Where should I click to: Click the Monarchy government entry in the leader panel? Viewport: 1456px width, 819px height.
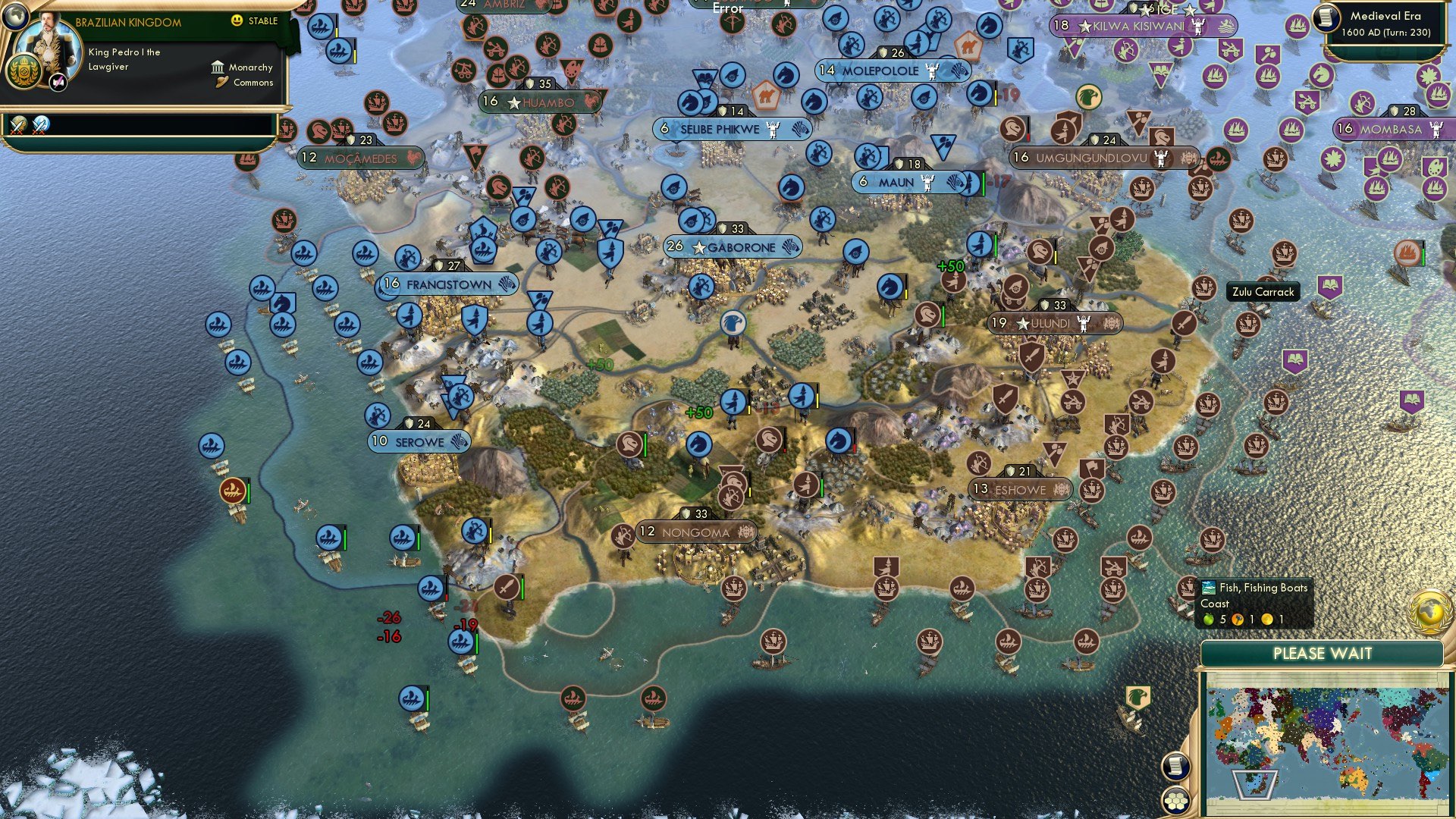(243, 67)
